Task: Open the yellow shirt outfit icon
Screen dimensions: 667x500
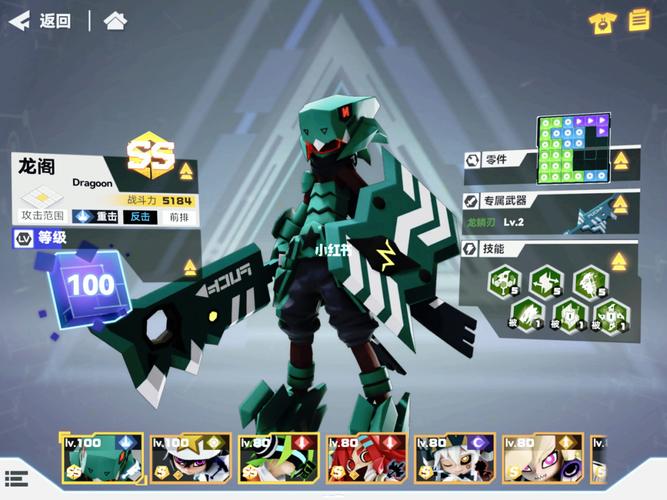Action: 602,23
